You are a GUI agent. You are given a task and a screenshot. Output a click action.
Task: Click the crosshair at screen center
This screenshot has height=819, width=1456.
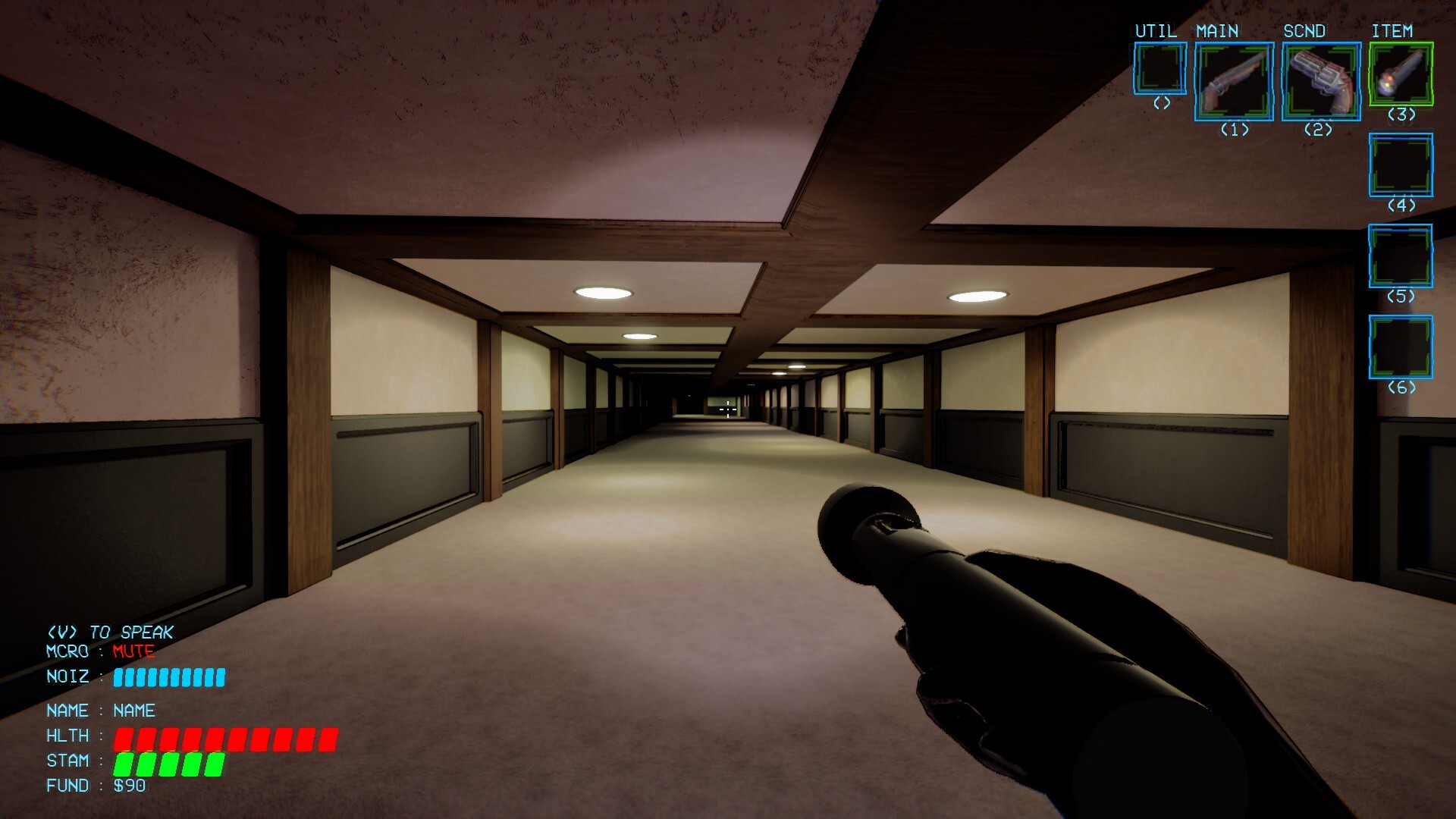728,409
